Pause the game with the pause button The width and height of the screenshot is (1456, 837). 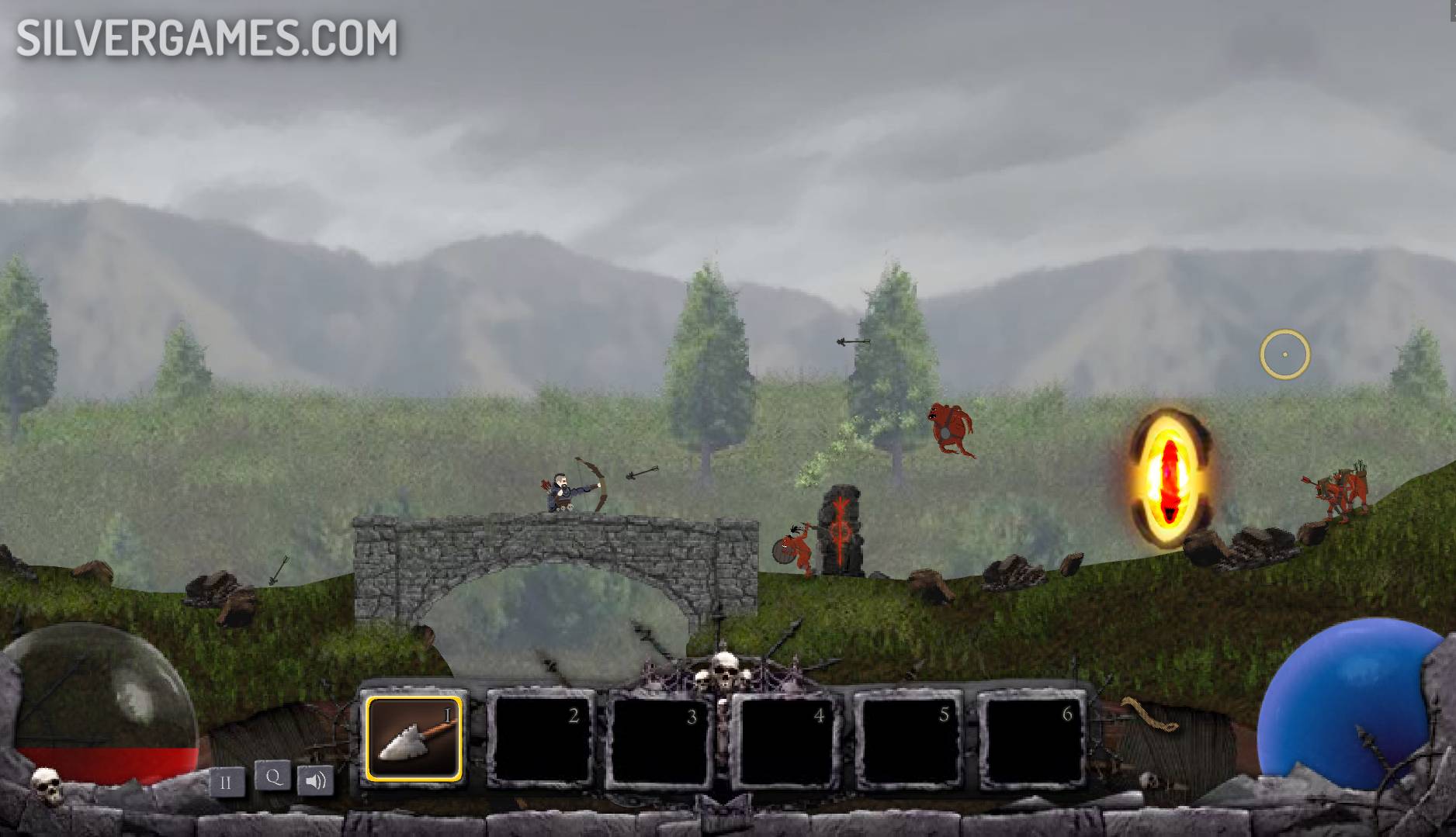226,782
